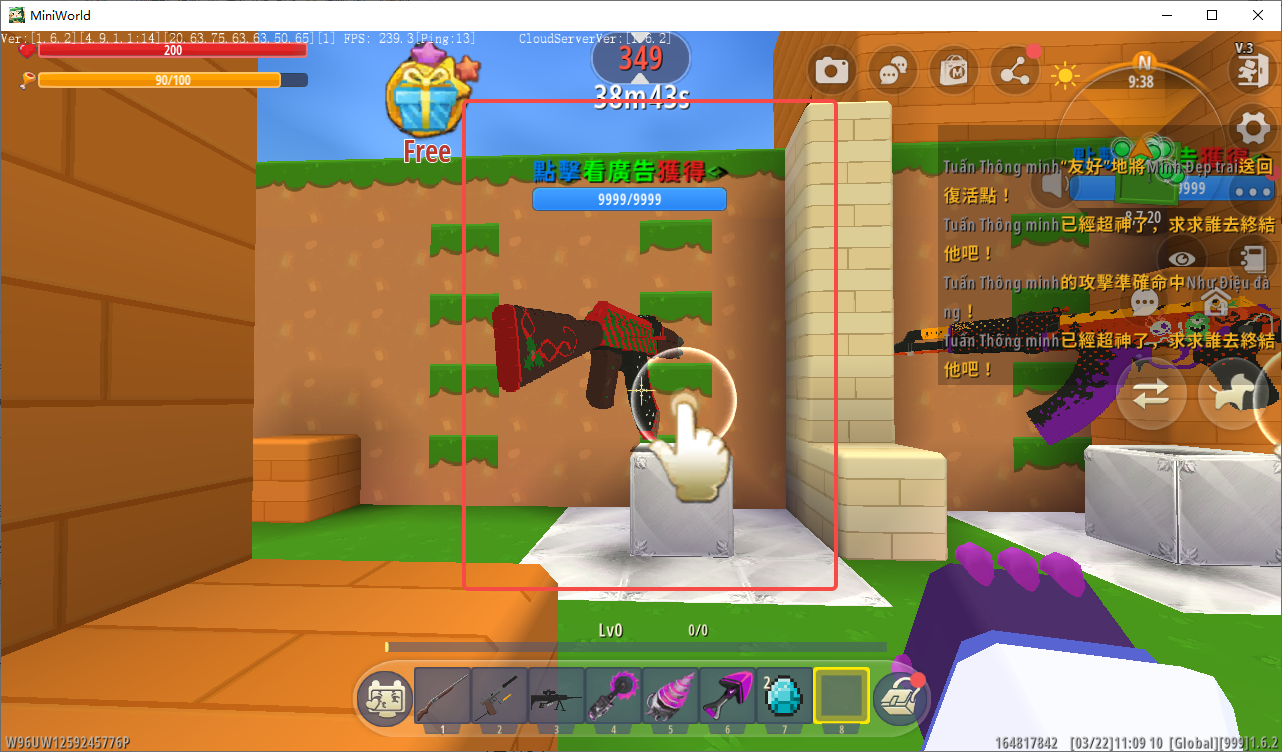Viewport: 1282px width, 752px height.
Task: Close the MiniWorld window
Action: click(x=1257, y=15)
